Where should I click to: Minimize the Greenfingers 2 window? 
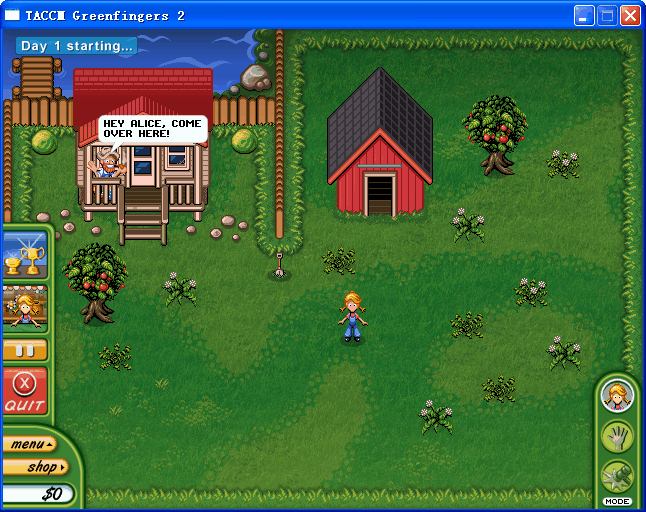coord(585,16)
